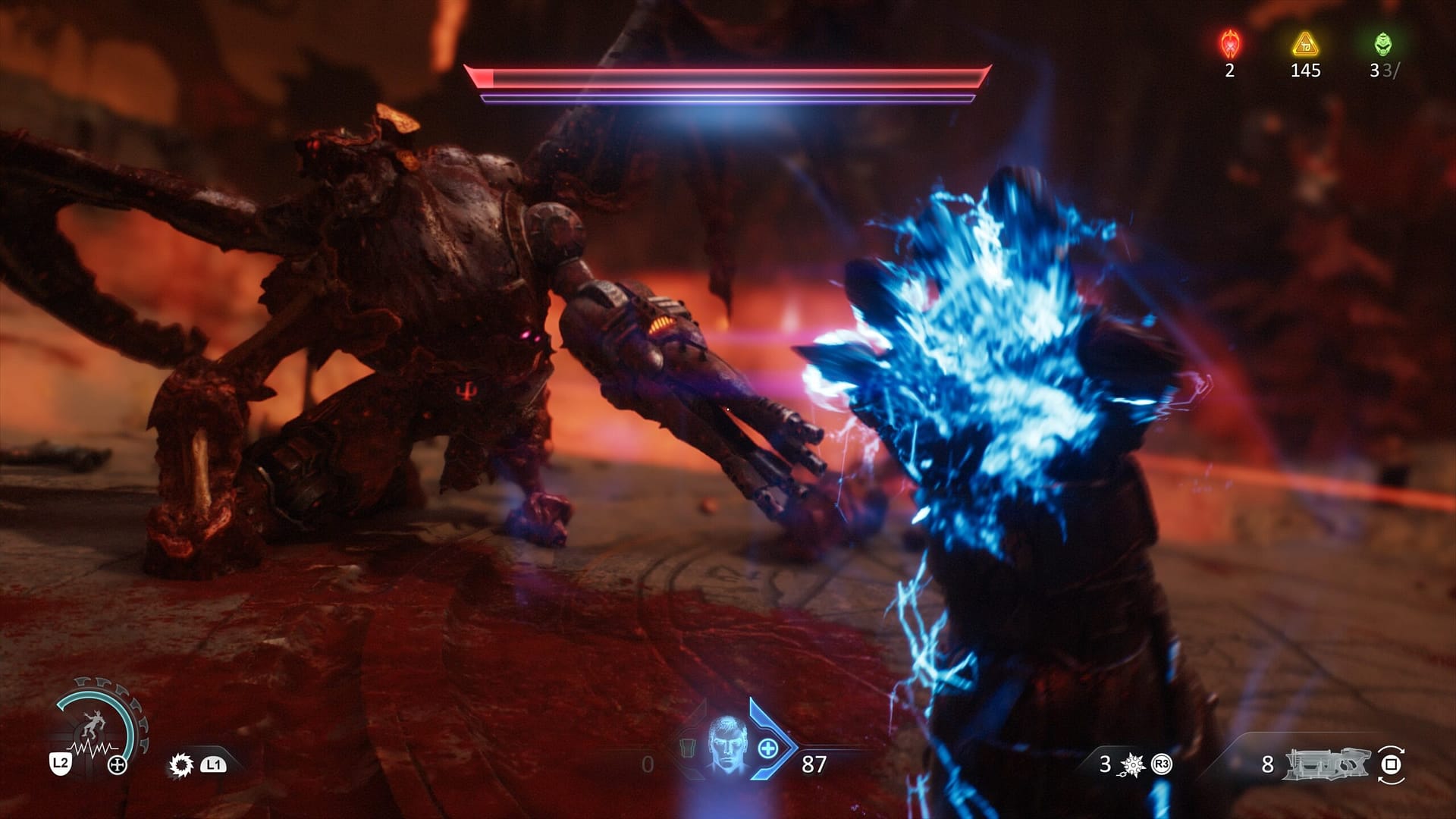This screenshot has width=1456, height=819.
Task: Click the grenade count number 3
Action: click(x=1105, y=764)
